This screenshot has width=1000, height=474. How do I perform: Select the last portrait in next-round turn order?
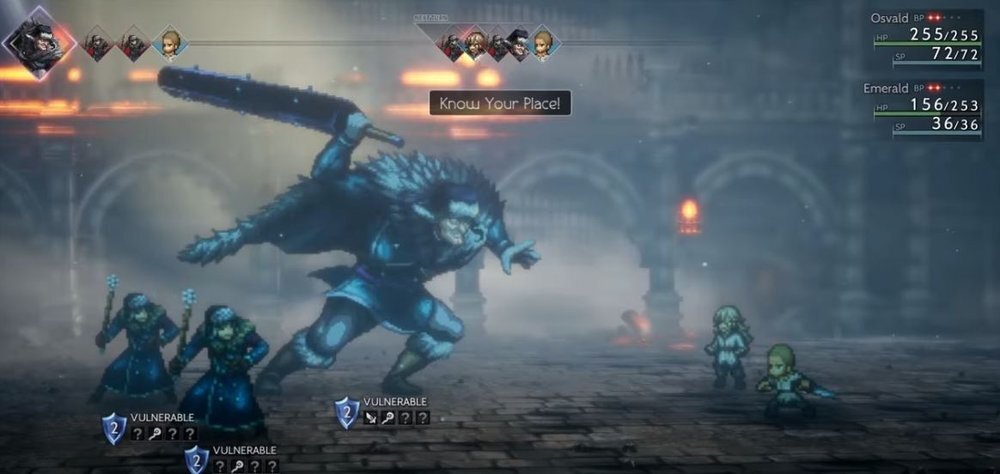pos(543,43)
